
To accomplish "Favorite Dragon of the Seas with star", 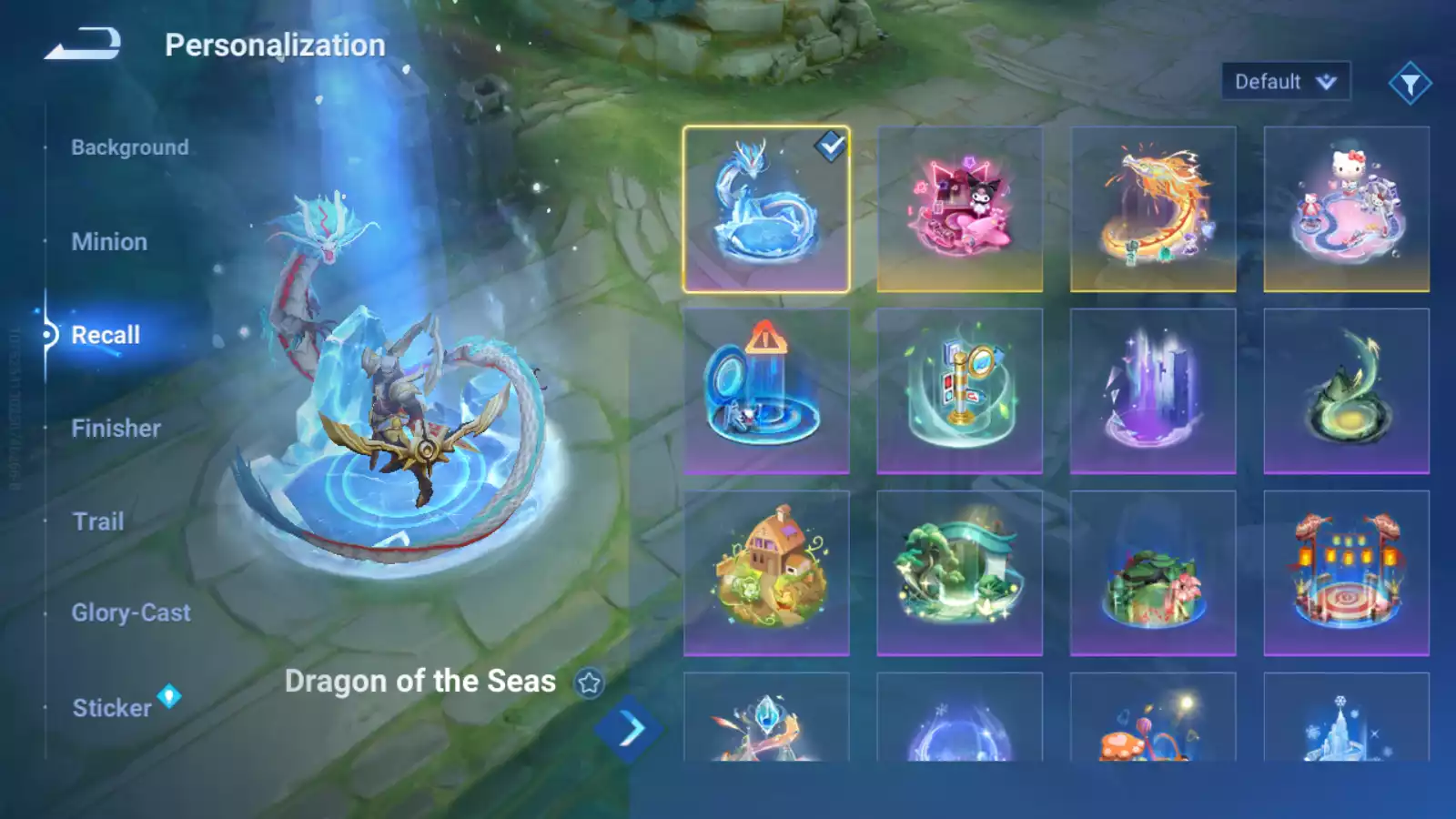I will click(590, 682).
